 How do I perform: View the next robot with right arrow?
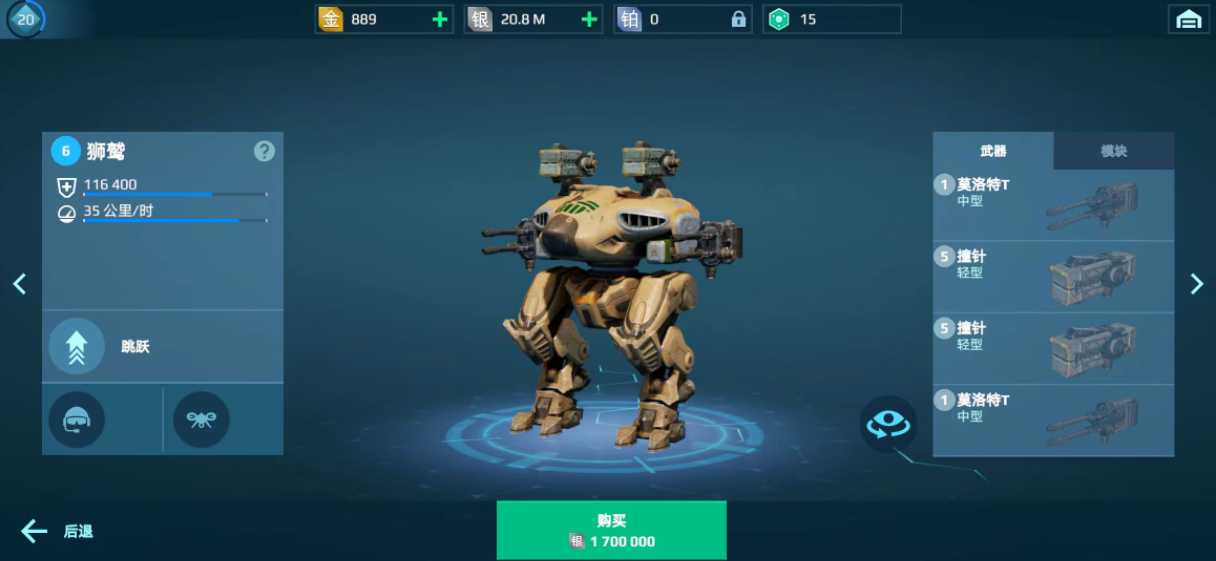tap(1197, 284)
